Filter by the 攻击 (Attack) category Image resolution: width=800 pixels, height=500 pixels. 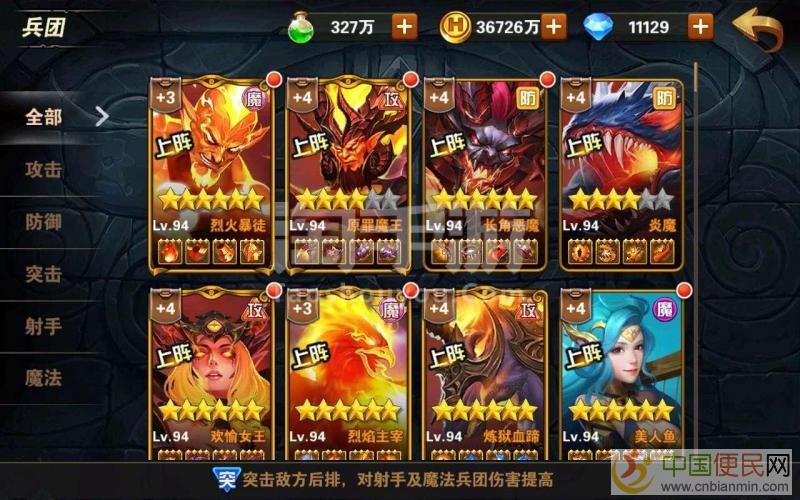(x=45, y=170)
